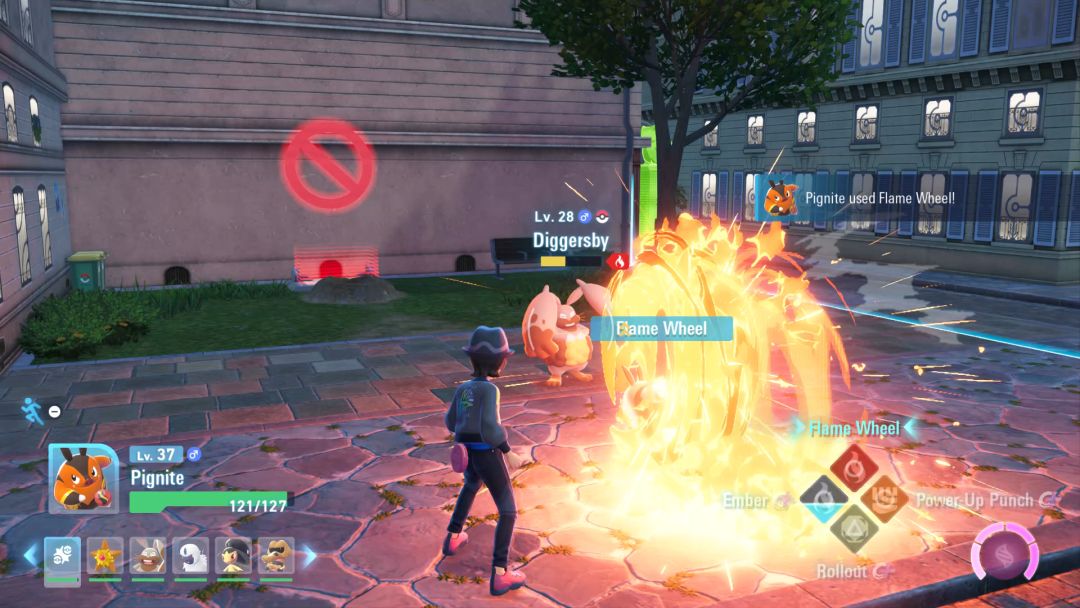Activate the Power-Up Punch move
This screenshot has width=1080, height=608.
click(x=886, y=498)
